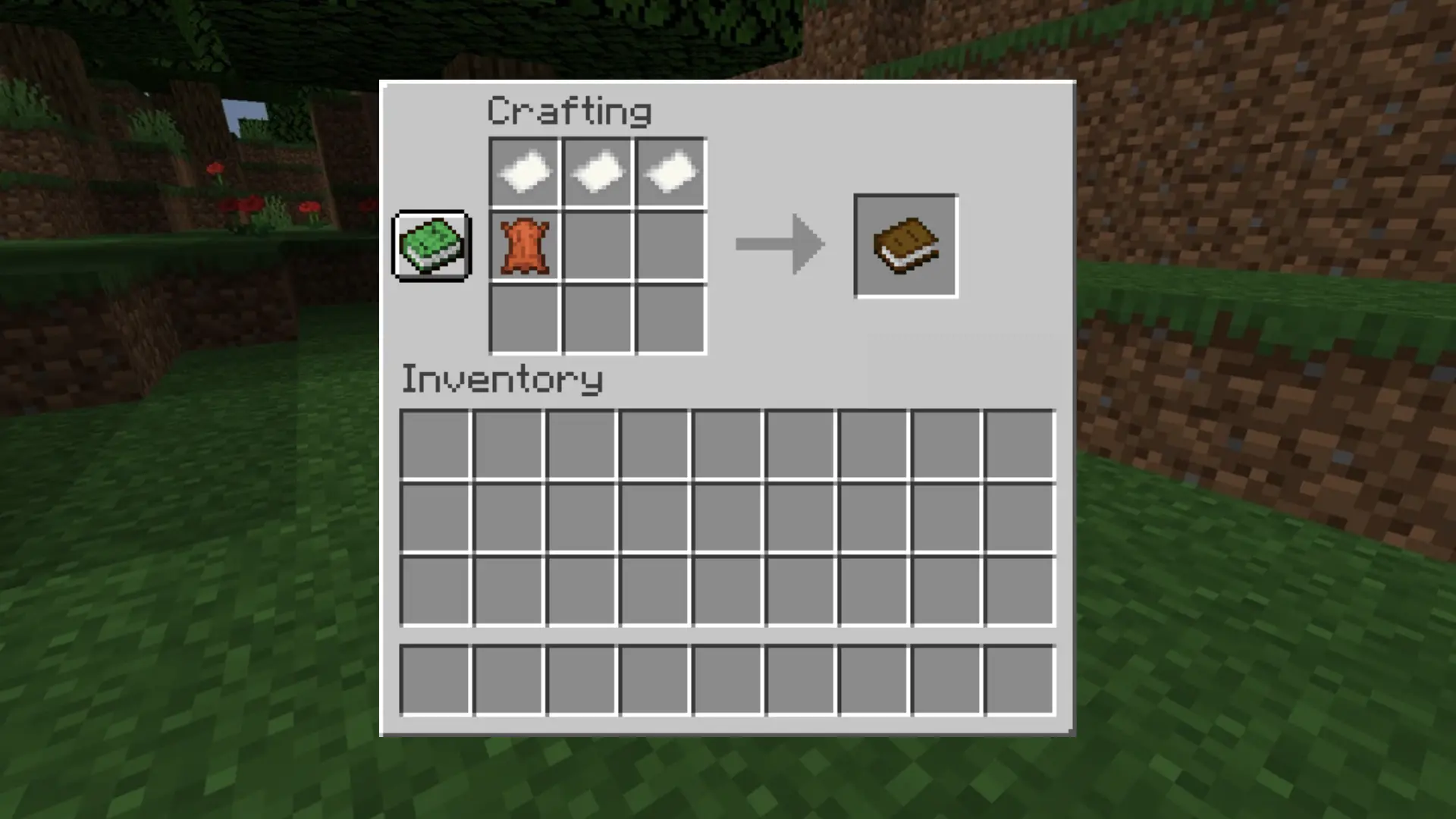Pick up the paper in the middle top slot
Screen dimensions: 1456x819
click(x=597, y=172)
